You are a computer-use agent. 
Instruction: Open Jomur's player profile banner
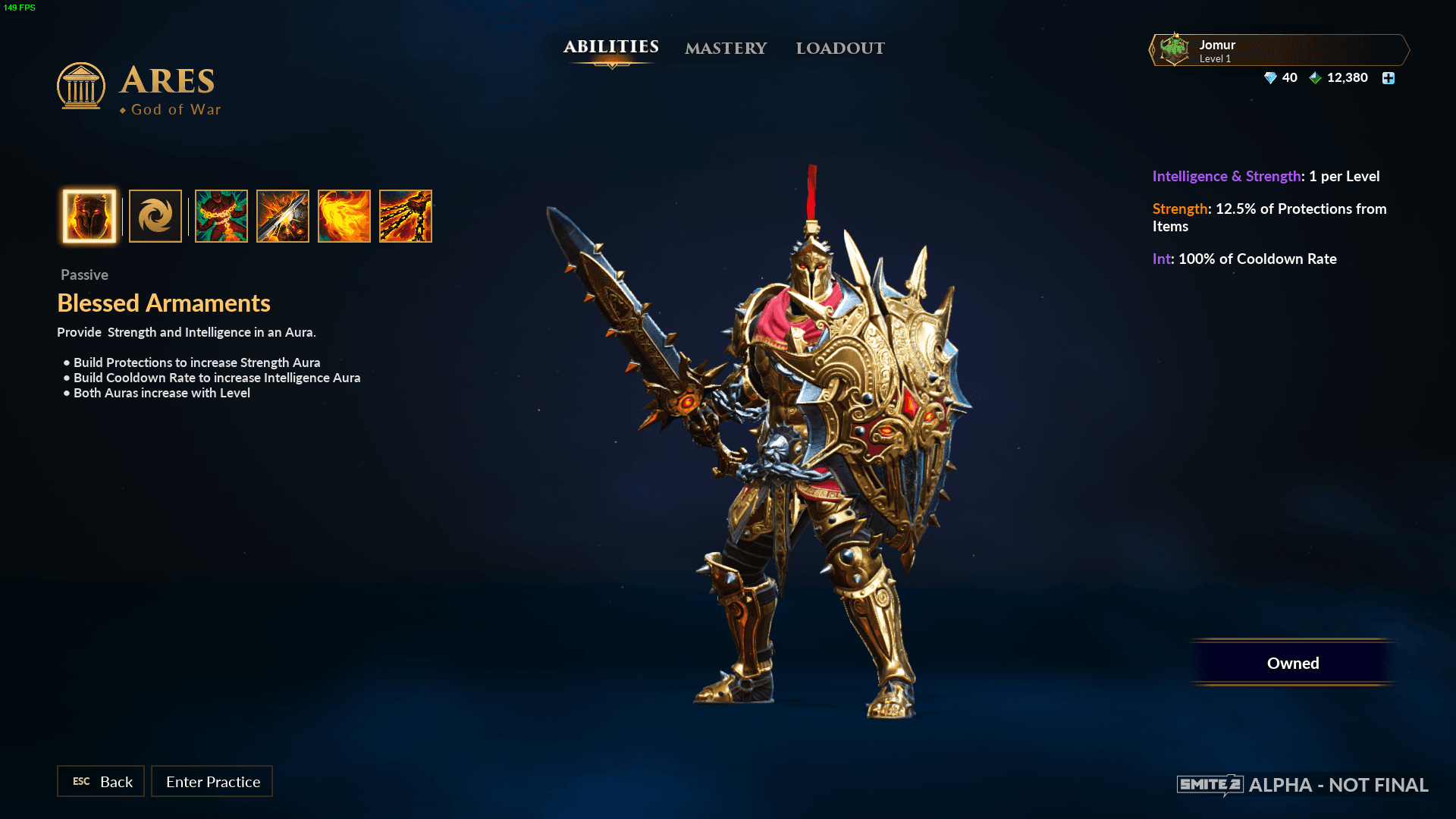pos(1279,50)
